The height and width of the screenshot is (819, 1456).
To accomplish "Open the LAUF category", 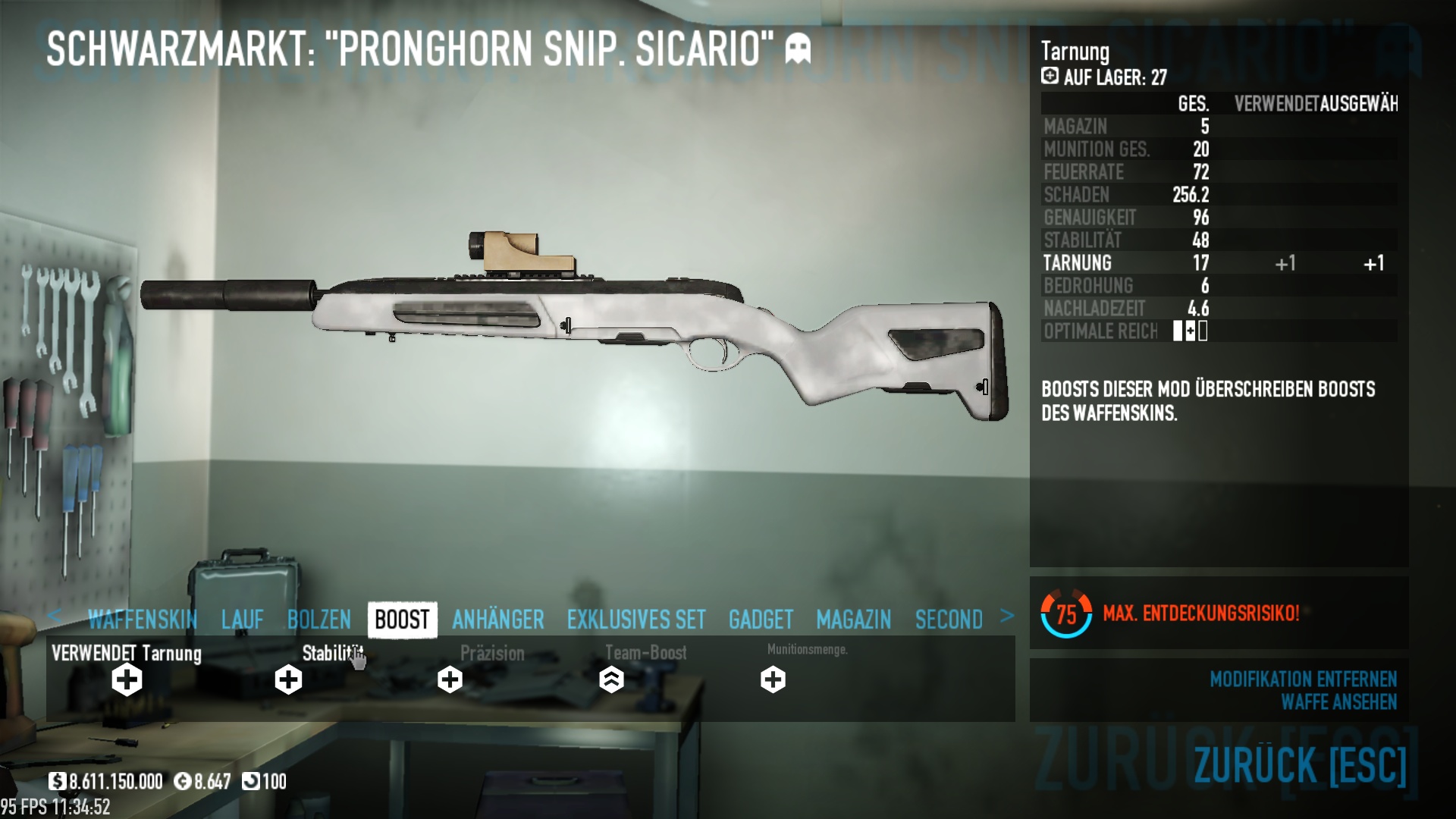I will (x=242, y=620).
